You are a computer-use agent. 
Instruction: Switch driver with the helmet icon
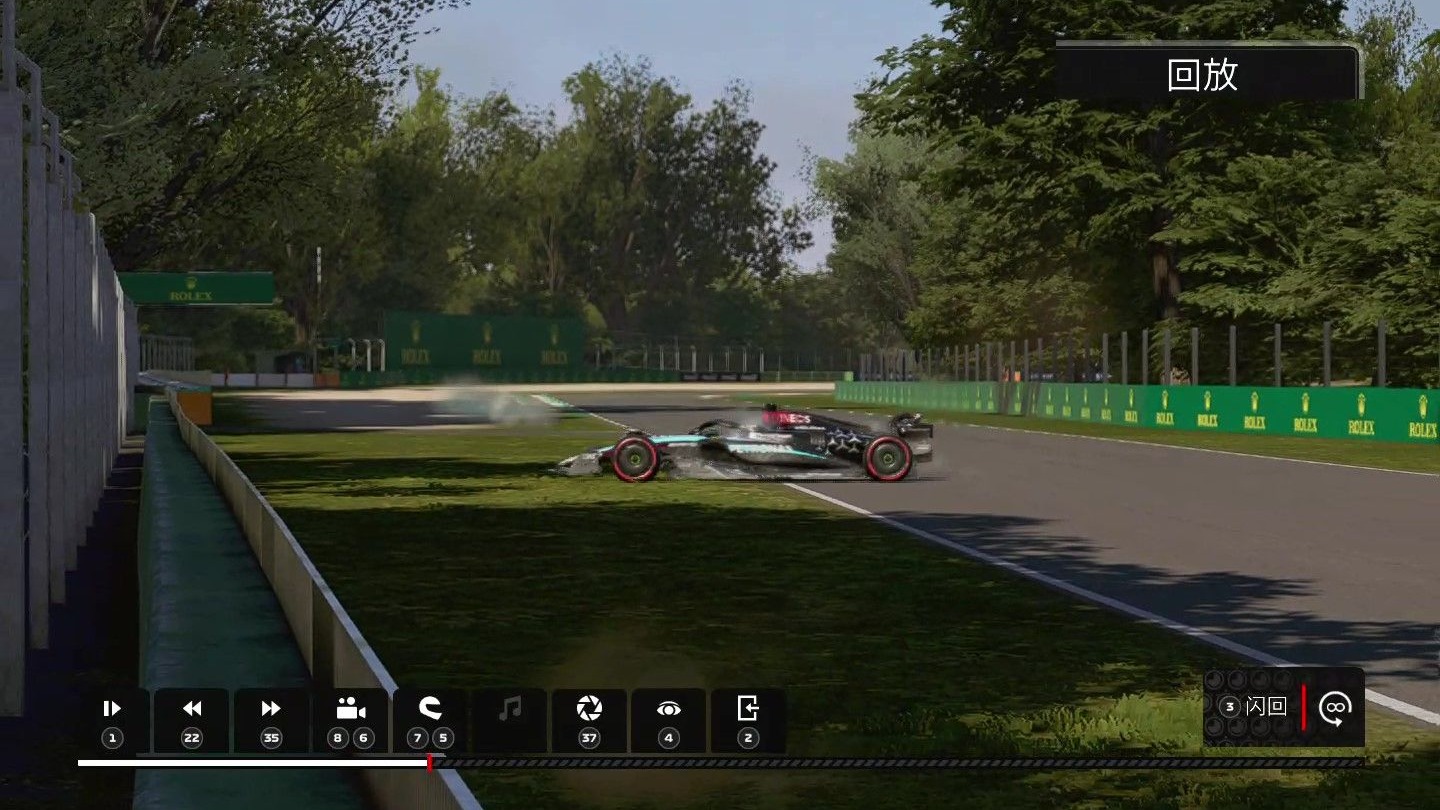[430, 720]
